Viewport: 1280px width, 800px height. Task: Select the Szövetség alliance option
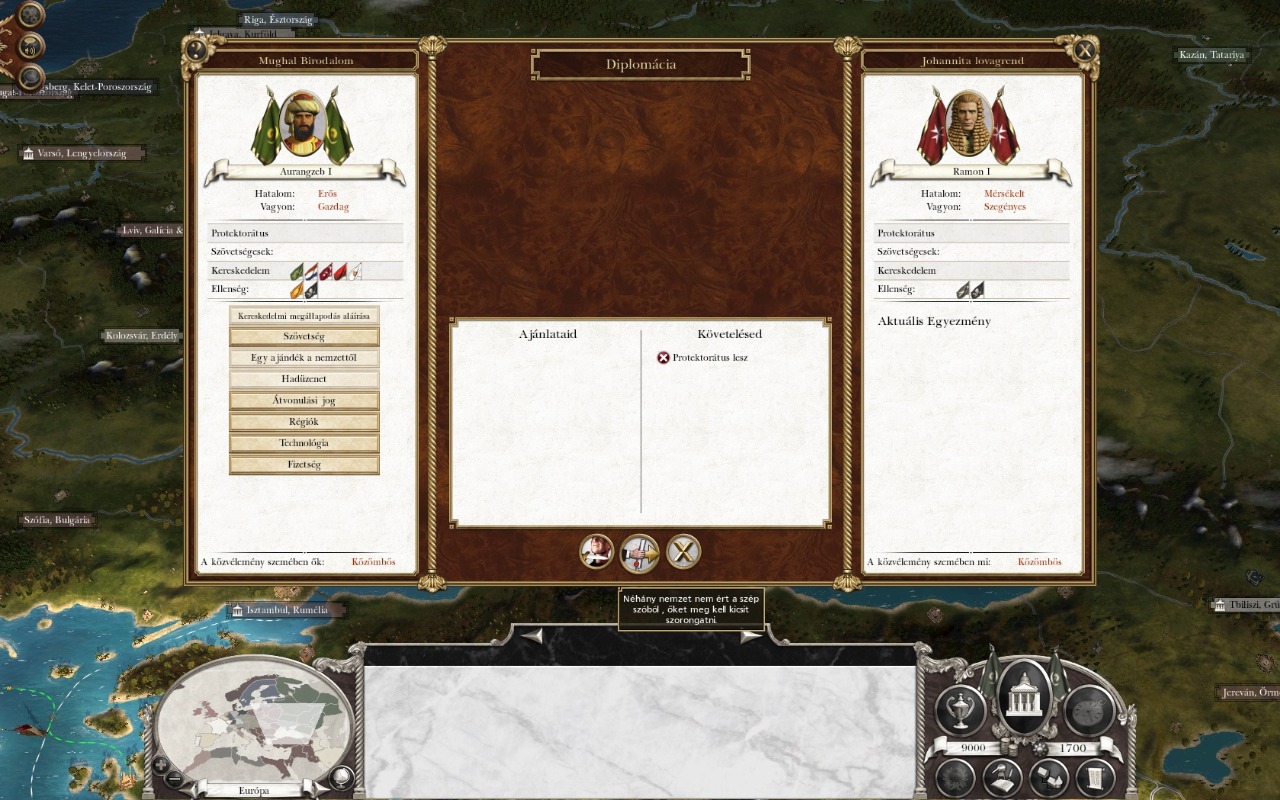click(304, 337)
